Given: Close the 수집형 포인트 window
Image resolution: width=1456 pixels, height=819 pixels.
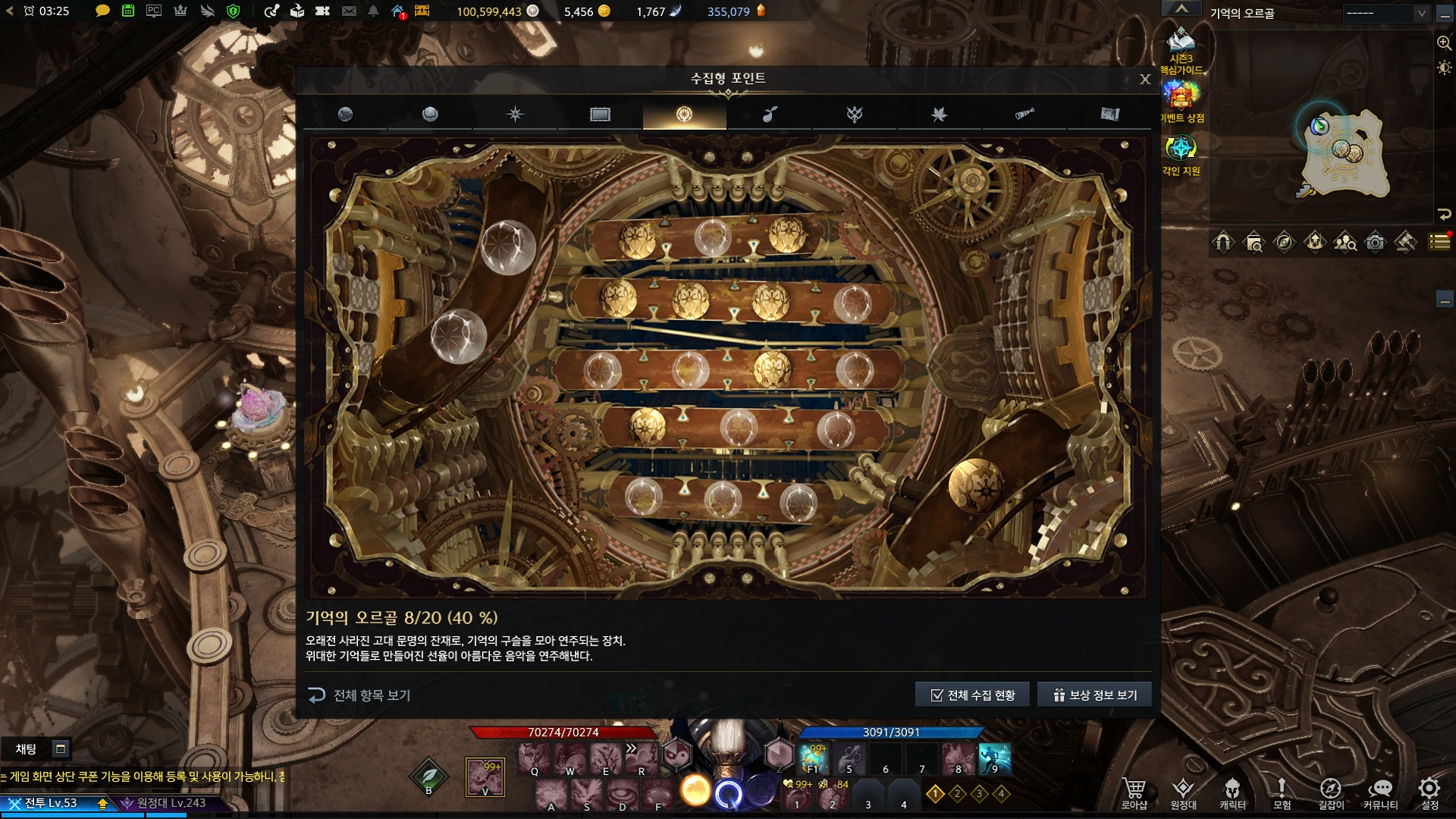Looking at the screenshot, I should (1145, 79).
